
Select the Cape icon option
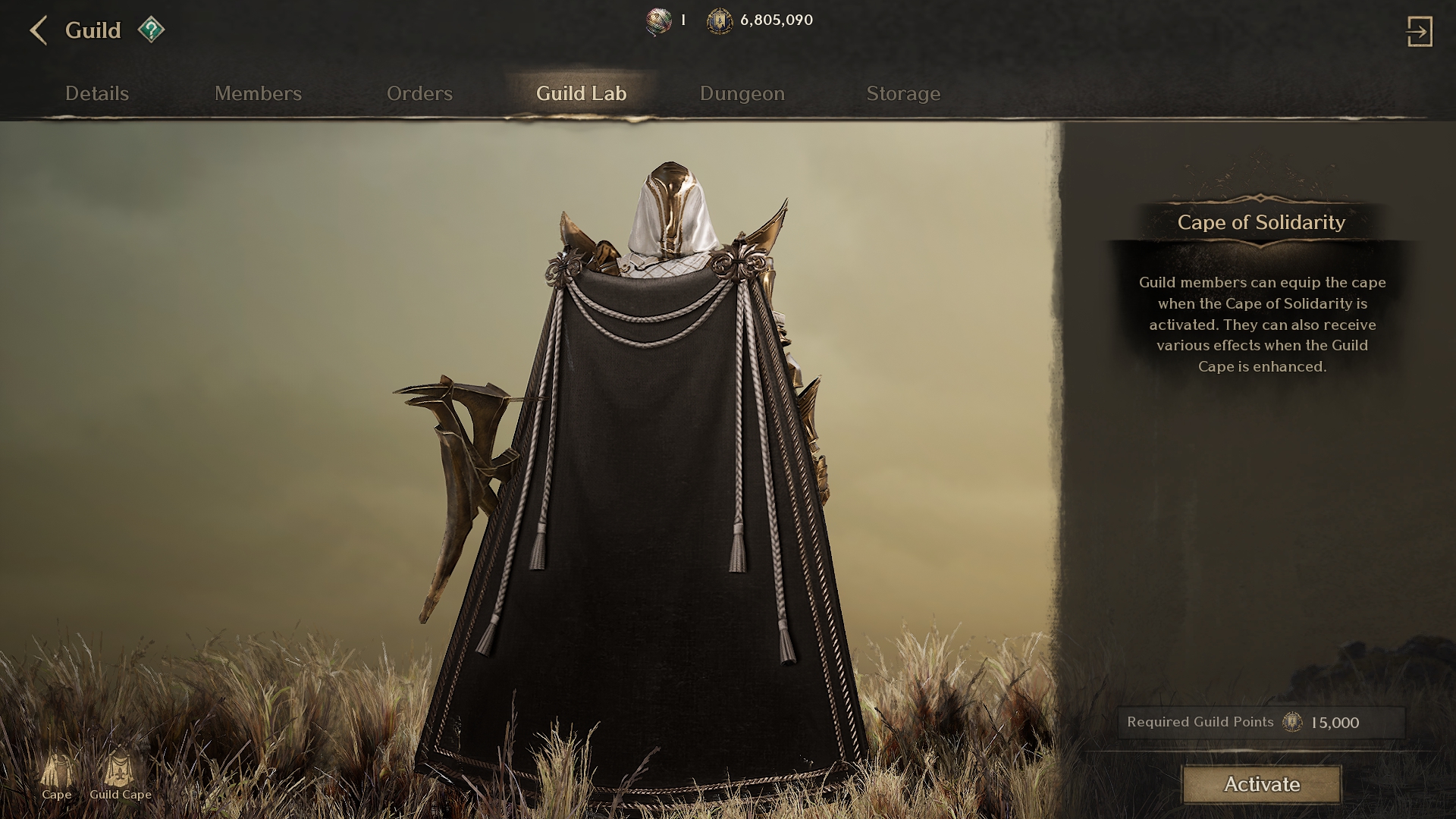point(57,775)
